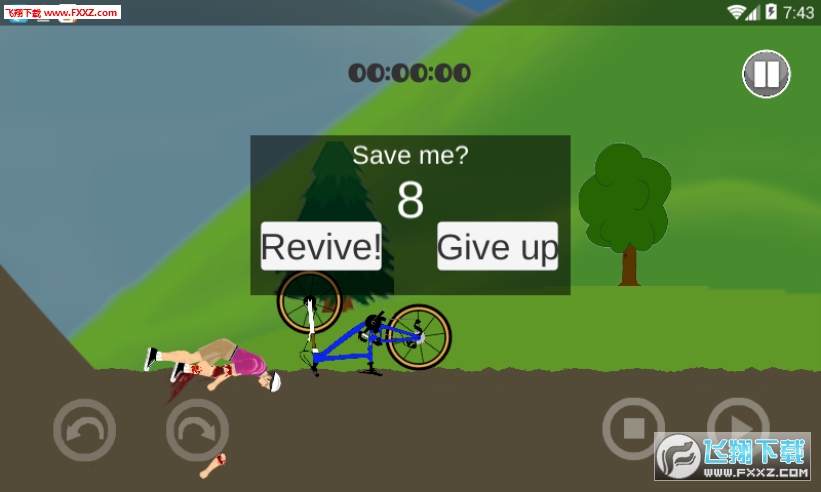Tap the counter-clockwise lean control

pyautogui.click(x=84, y=430)
